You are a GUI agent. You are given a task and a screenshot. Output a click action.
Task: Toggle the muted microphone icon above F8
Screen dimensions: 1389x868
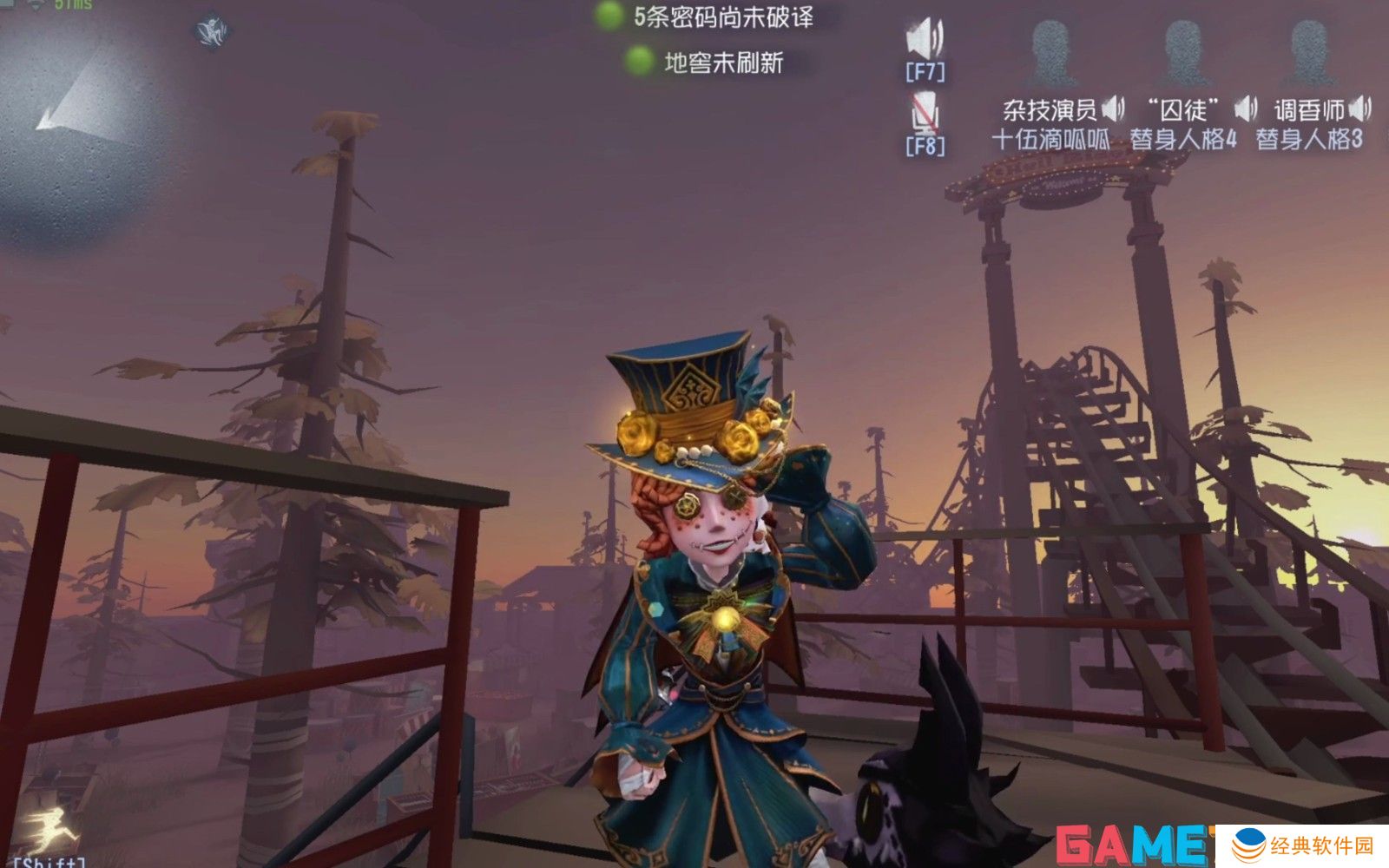tap(925, 114)
